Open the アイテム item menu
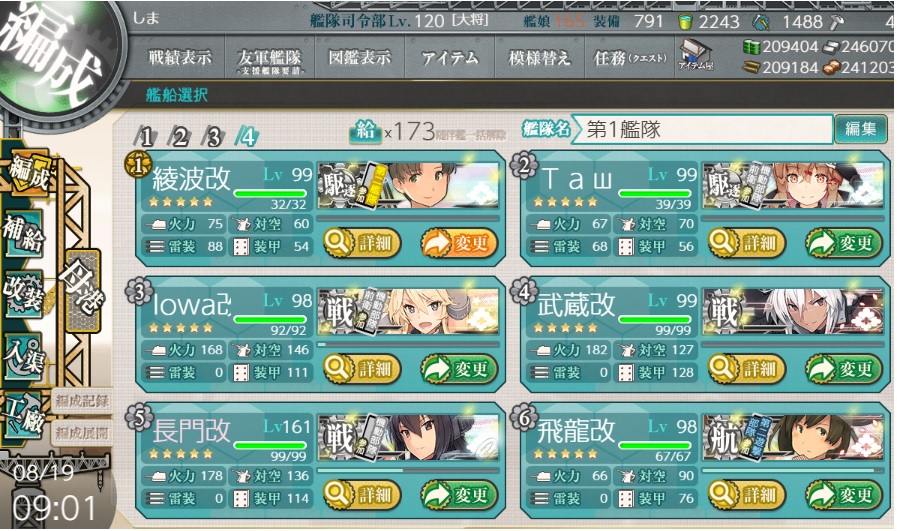The height and width of the screenshot is (531, 897). (449, 58)
